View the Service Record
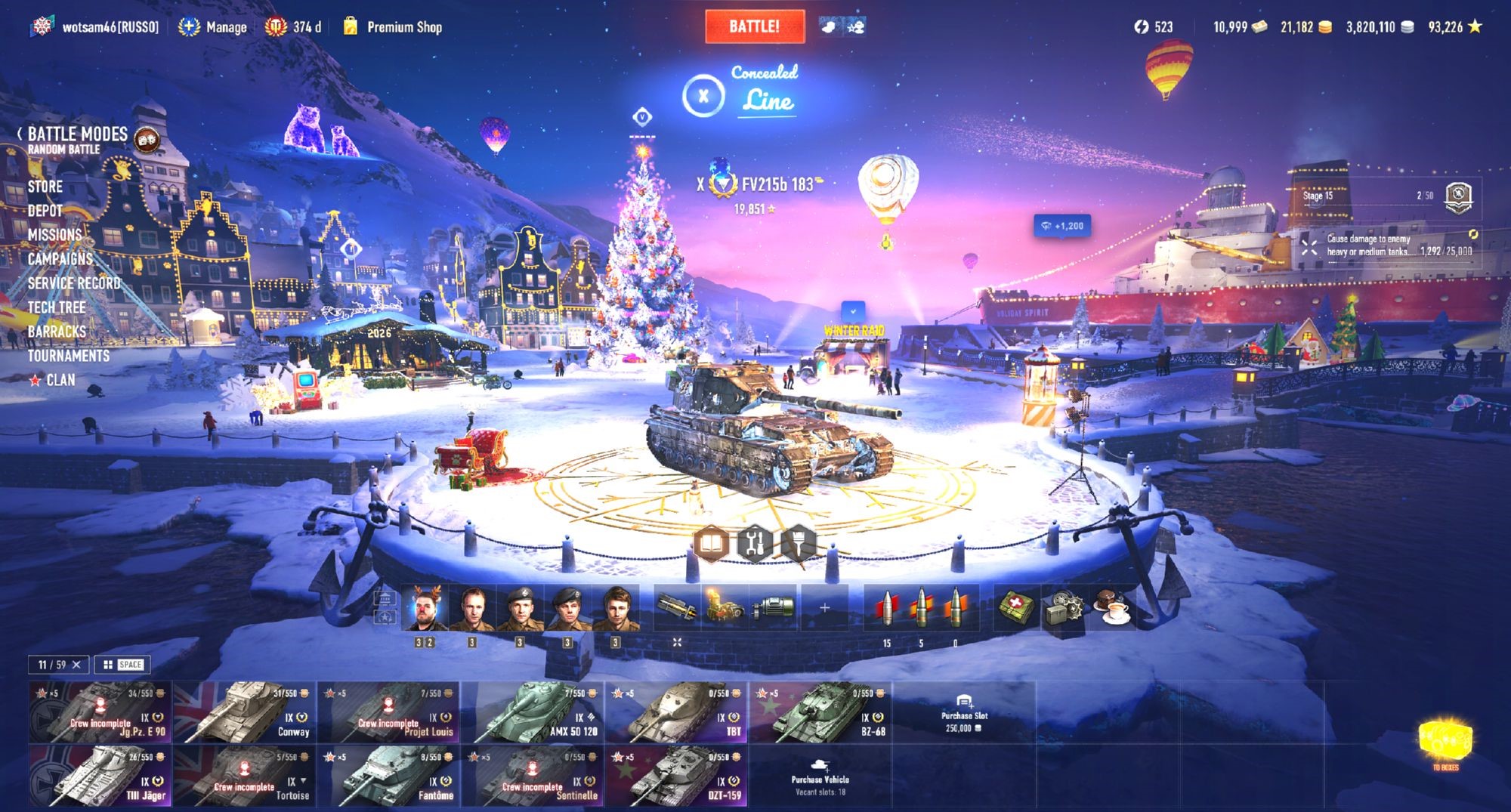This screenshot has width=1511, height=812. [74, 283]
